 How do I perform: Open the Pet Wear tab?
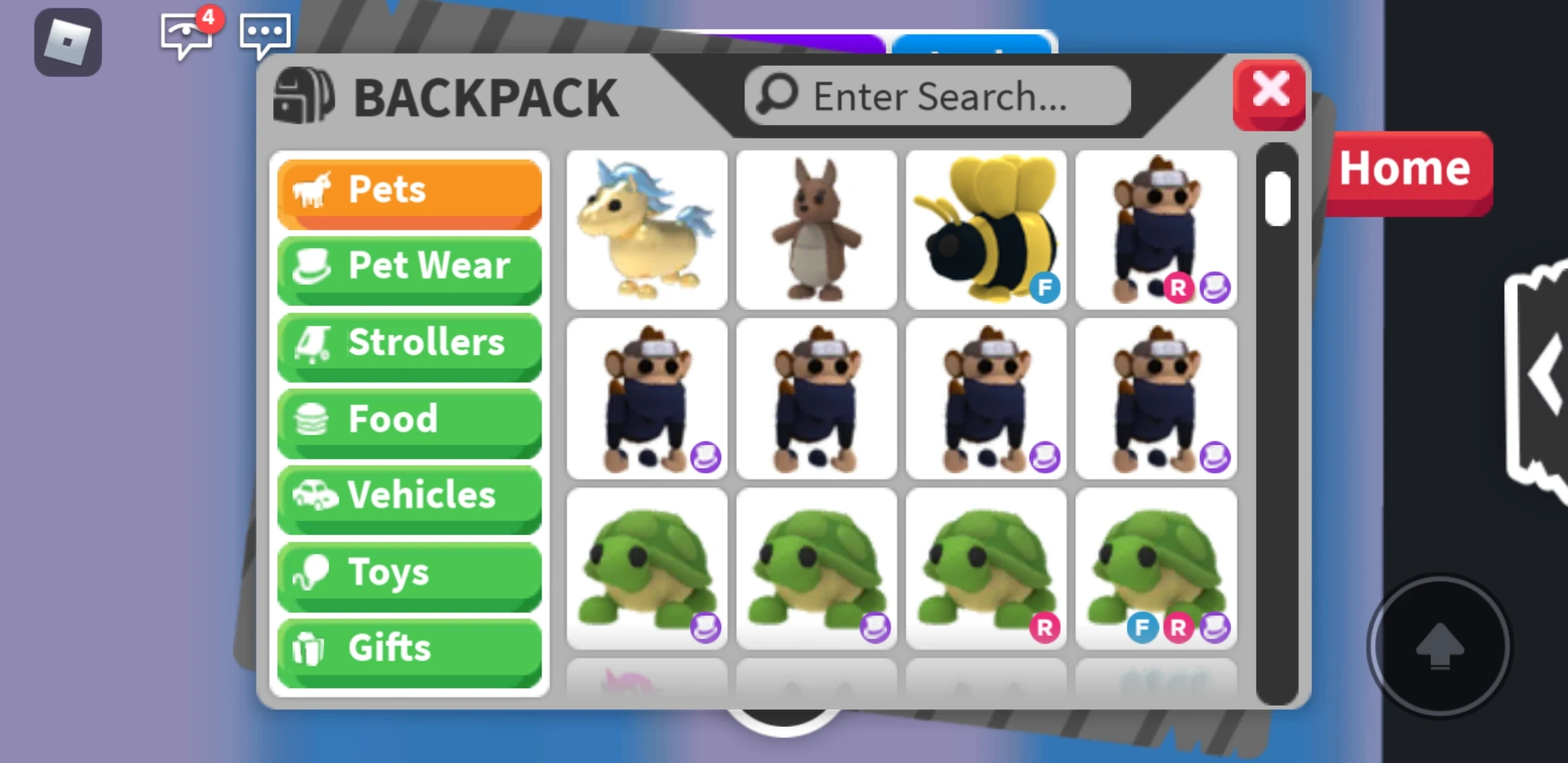[409, 266]
